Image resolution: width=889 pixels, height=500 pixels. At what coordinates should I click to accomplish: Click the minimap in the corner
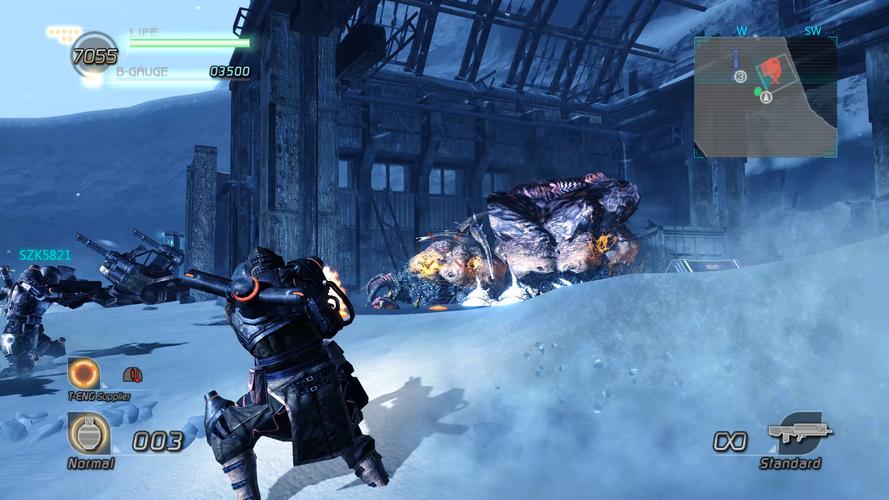(x=765, y=96)
